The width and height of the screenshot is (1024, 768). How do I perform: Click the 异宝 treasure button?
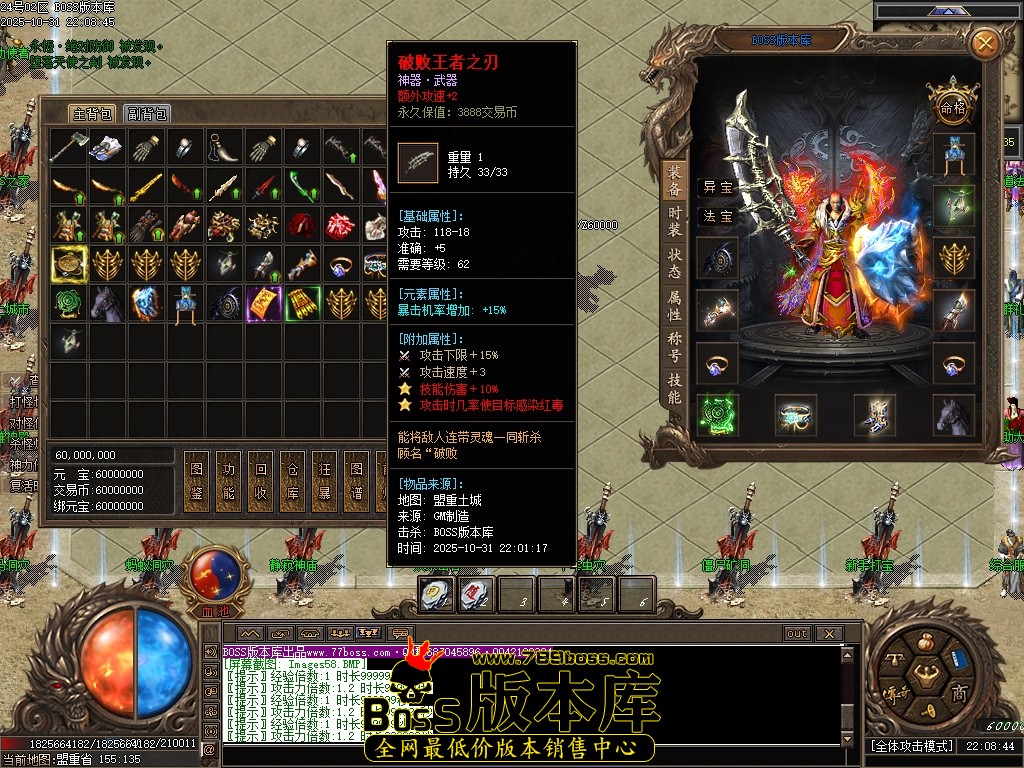717,187
